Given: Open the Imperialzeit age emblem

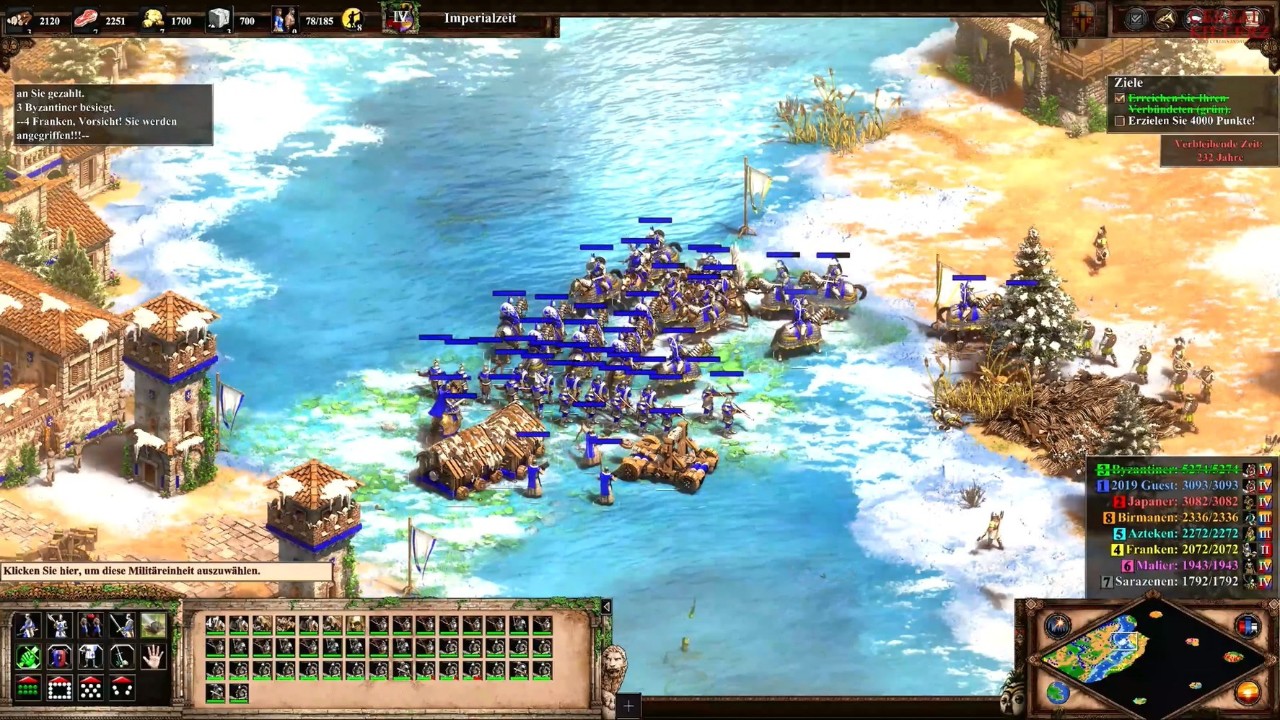Looking at the screenshot, I should tap(400, 18).
